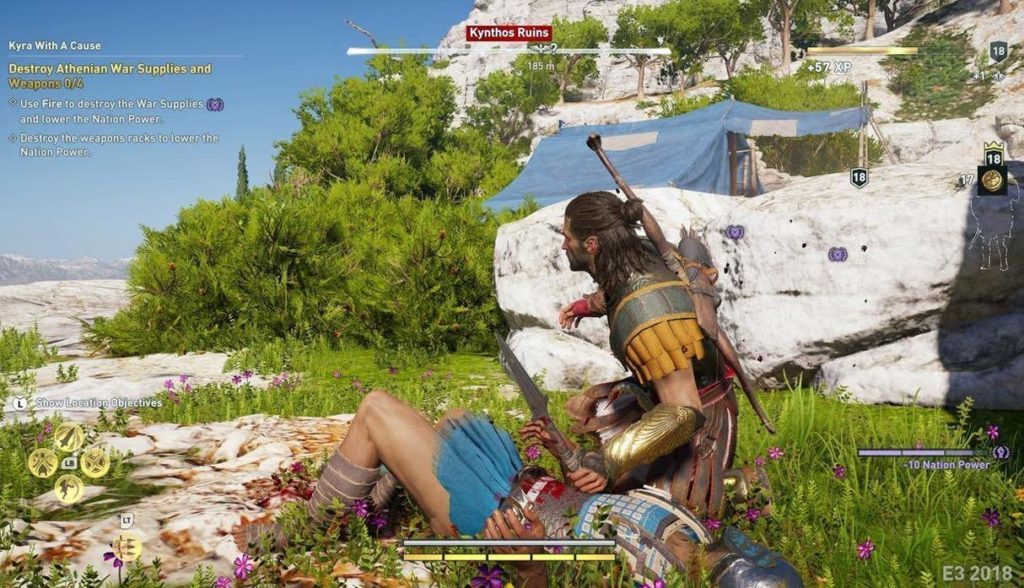Click the crowned level 18 captain marker
The image size is (1024, 588).
994,155
